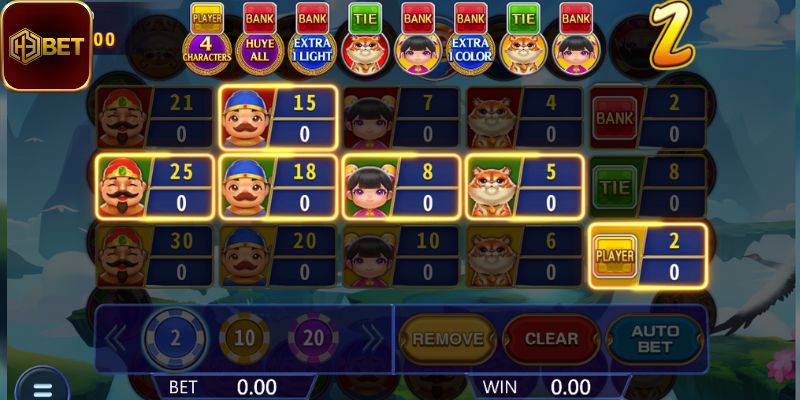Bet on the red-hat man paying 25
Viewport: 800px width, 400px height.
pos(155,186)
